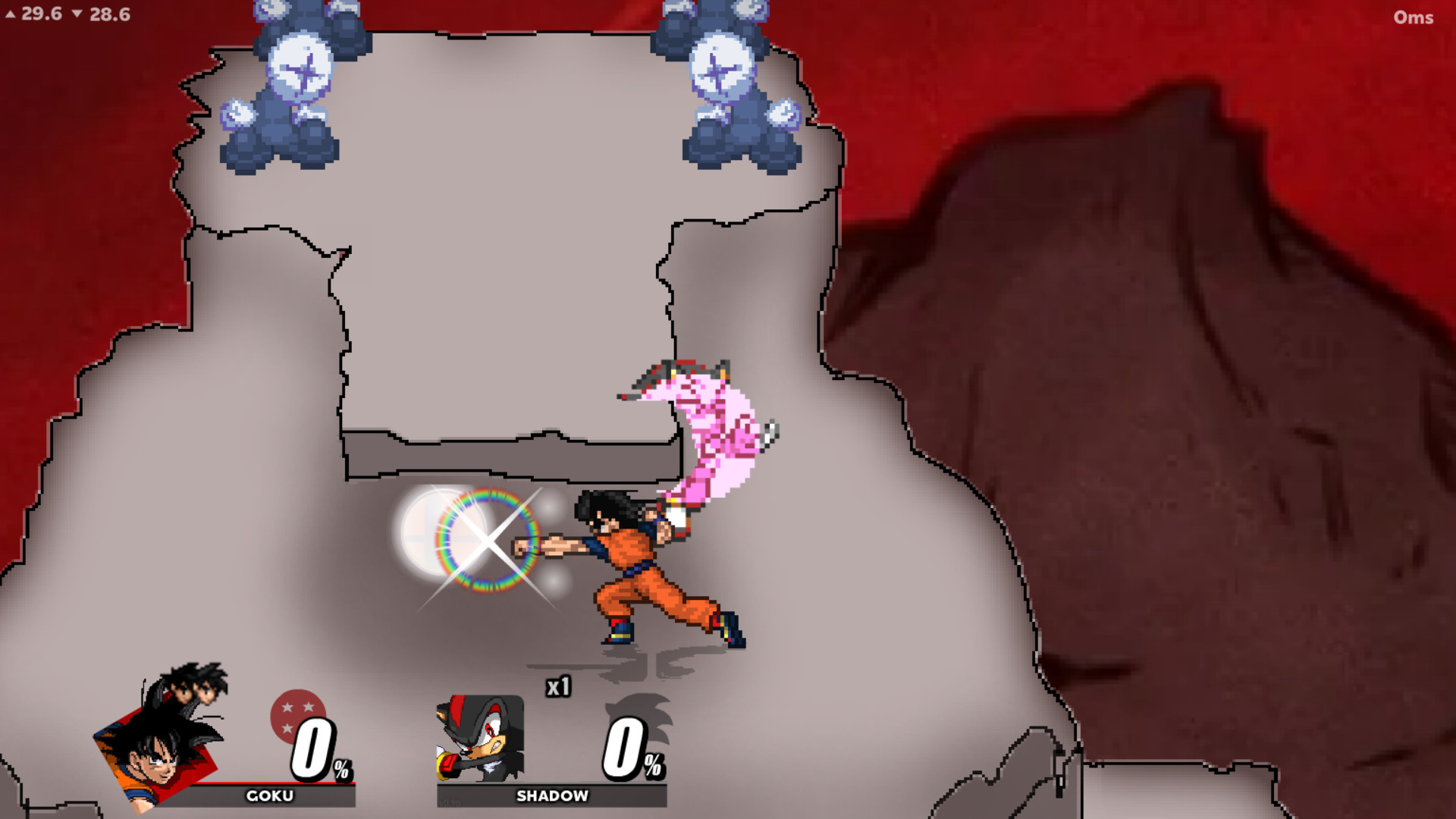This screenshot has width=1456, height=819.
Task: Select the GOKU name tab
Action: point(269,796)
